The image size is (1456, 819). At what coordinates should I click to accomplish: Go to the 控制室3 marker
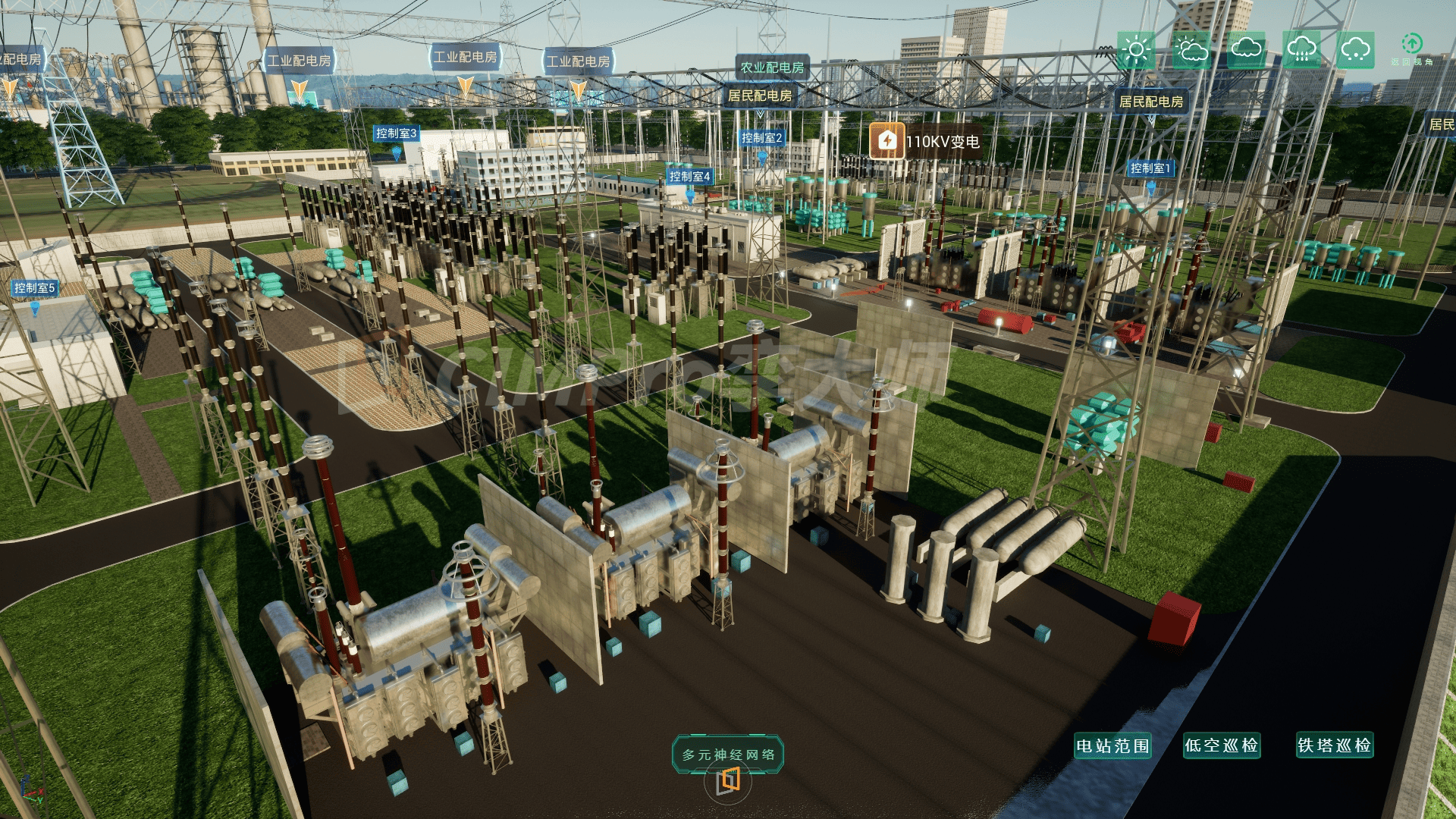(396, 133)
